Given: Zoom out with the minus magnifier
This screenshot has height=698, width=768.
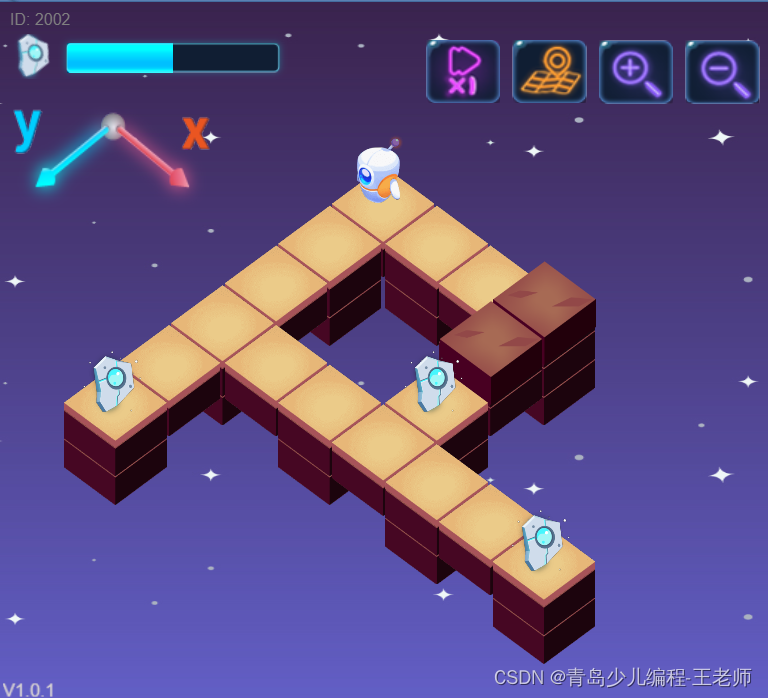Looking at the screenshot, I should pyautogui.click(x=722, y=71).
